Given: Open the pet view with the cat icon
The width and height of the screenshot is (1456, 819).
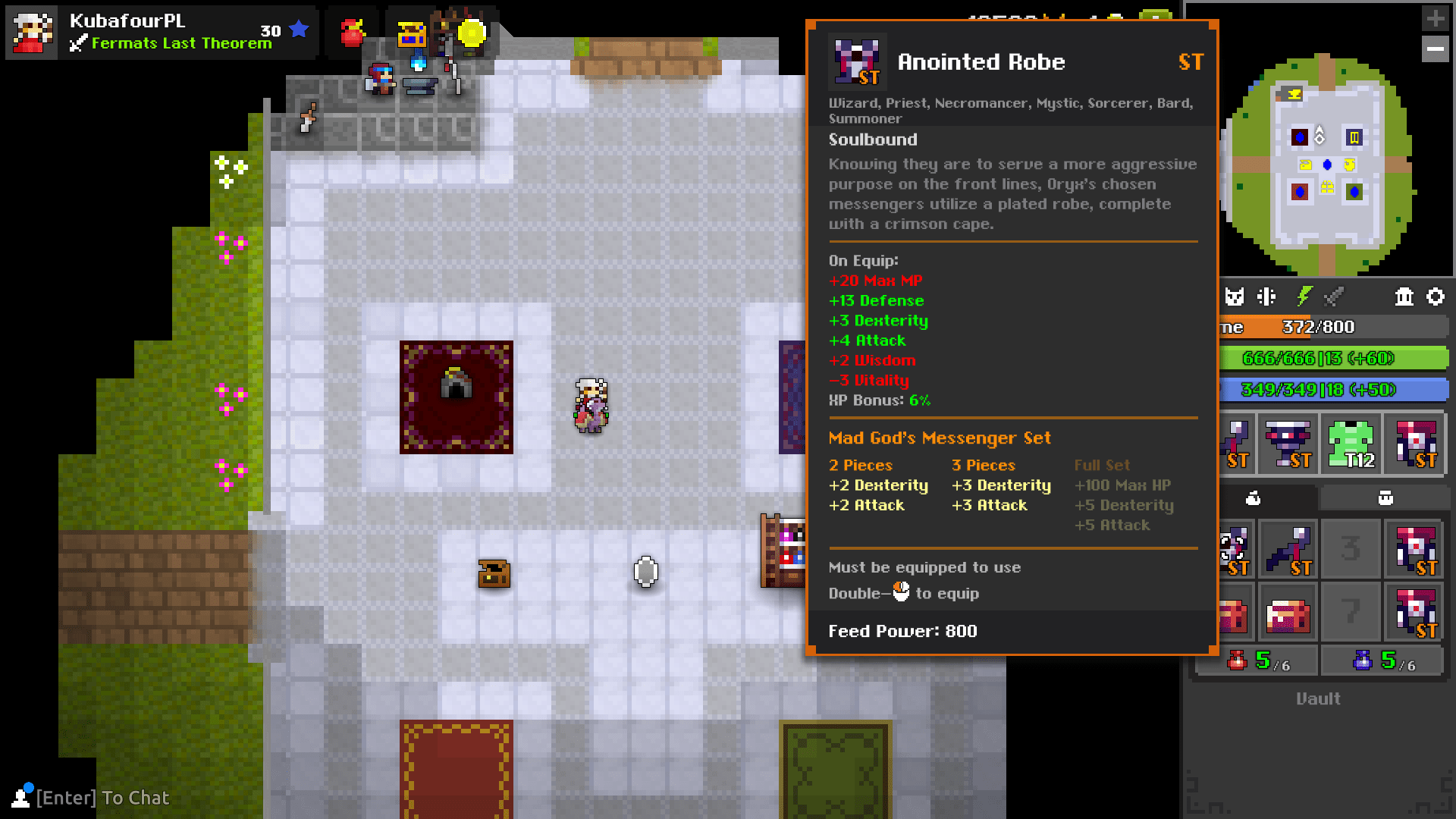Looking at the screenshot, I should [1235, 297].
